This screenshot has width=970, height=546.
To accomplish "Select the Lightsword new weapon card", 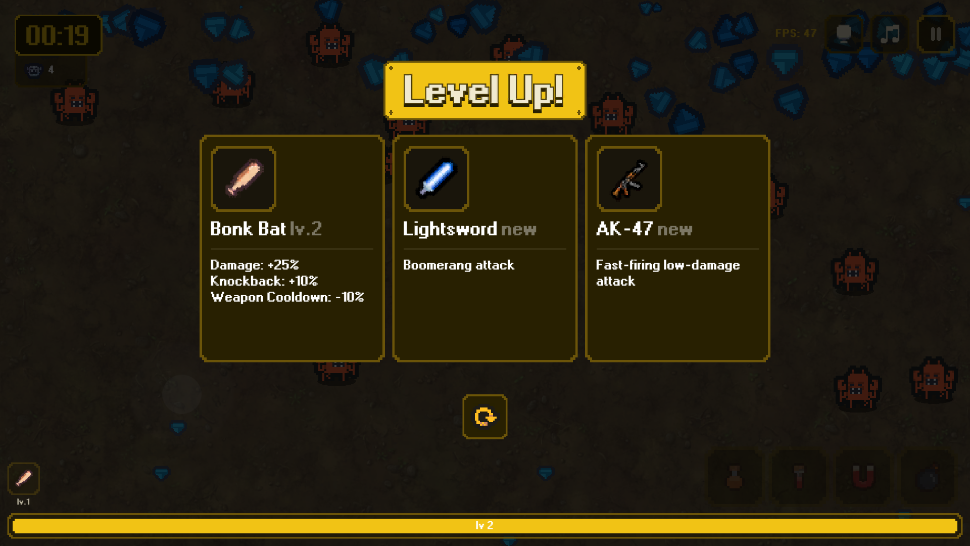I will click(485, 248).
